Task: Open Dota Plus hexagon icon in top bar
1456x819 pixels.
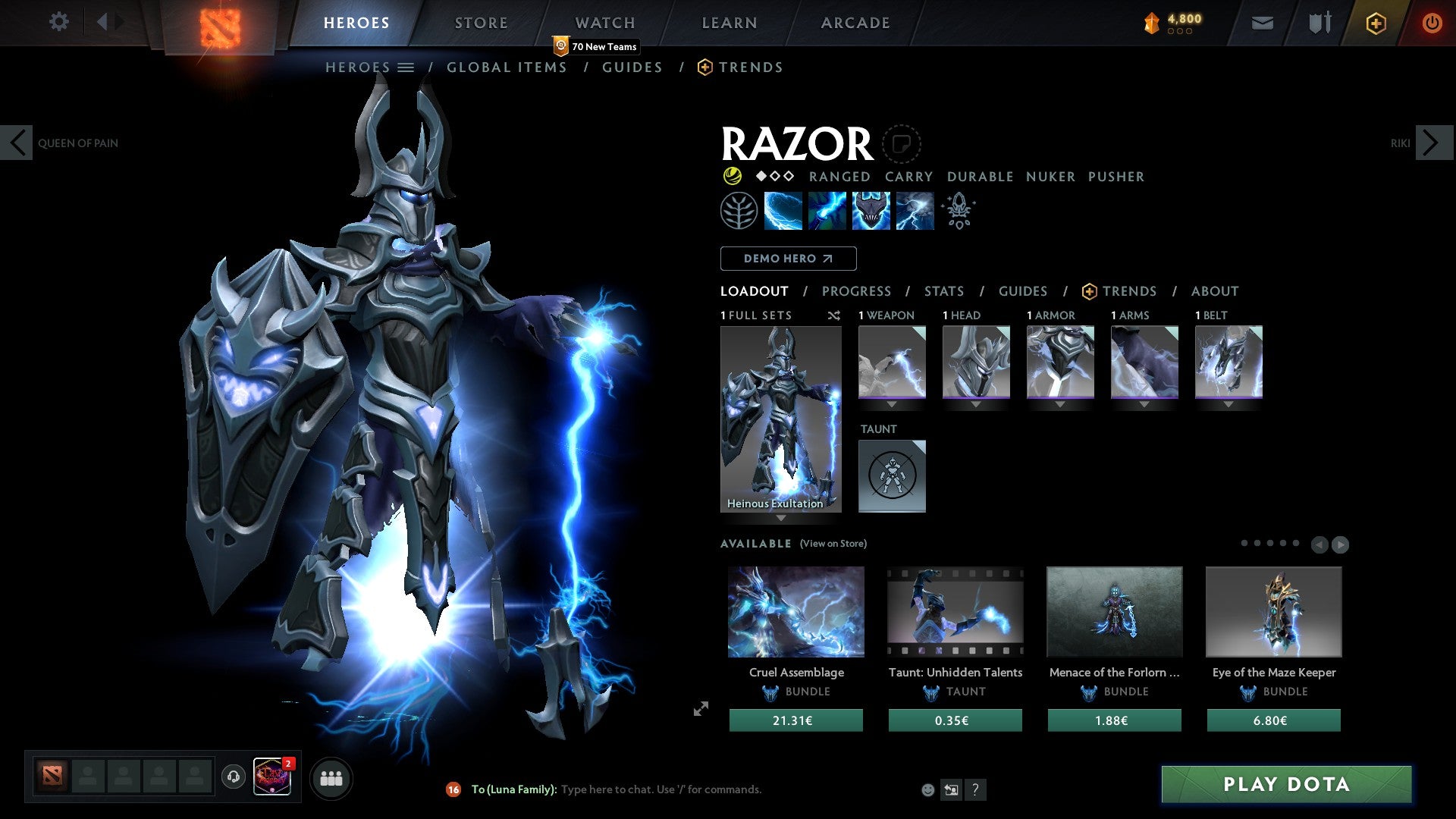Action: tap(1376, 23)
